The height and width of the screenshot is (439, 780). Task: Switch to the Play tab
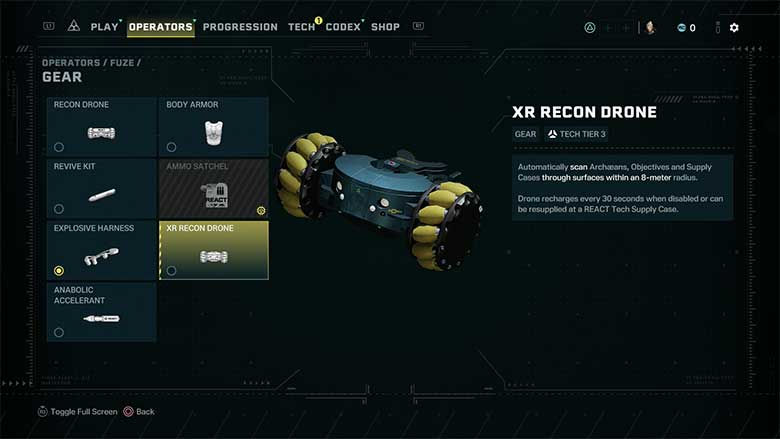coord(104,27)
